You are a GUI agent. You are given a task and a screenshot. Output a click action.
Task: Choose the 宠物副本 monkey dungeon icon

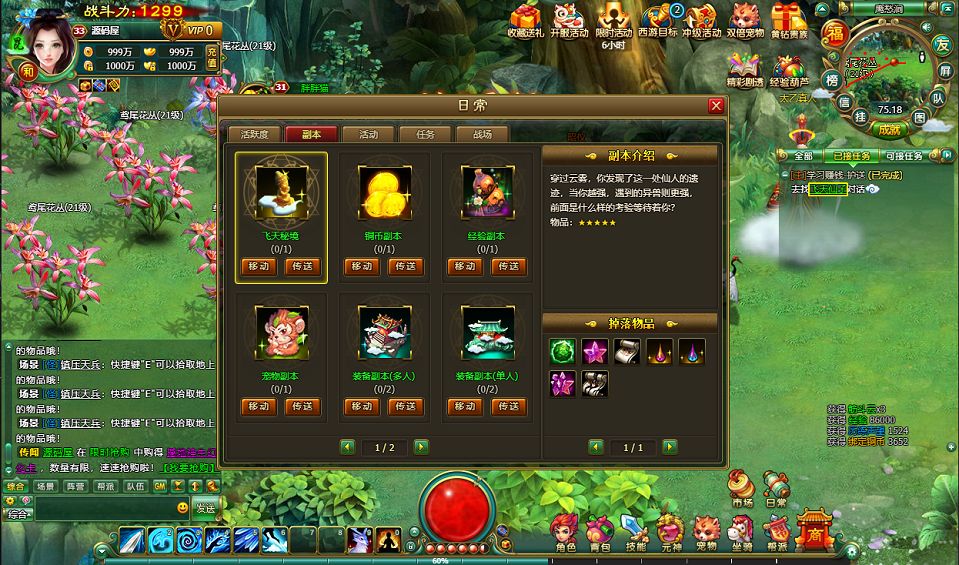click(280, 333)
